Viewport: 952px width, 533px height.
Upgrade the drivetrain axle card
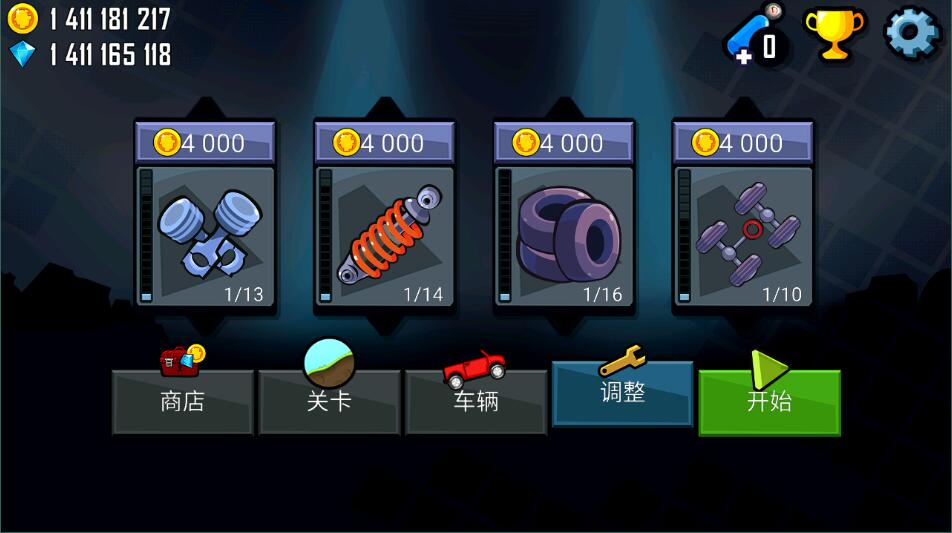click(x=743, y=236)
